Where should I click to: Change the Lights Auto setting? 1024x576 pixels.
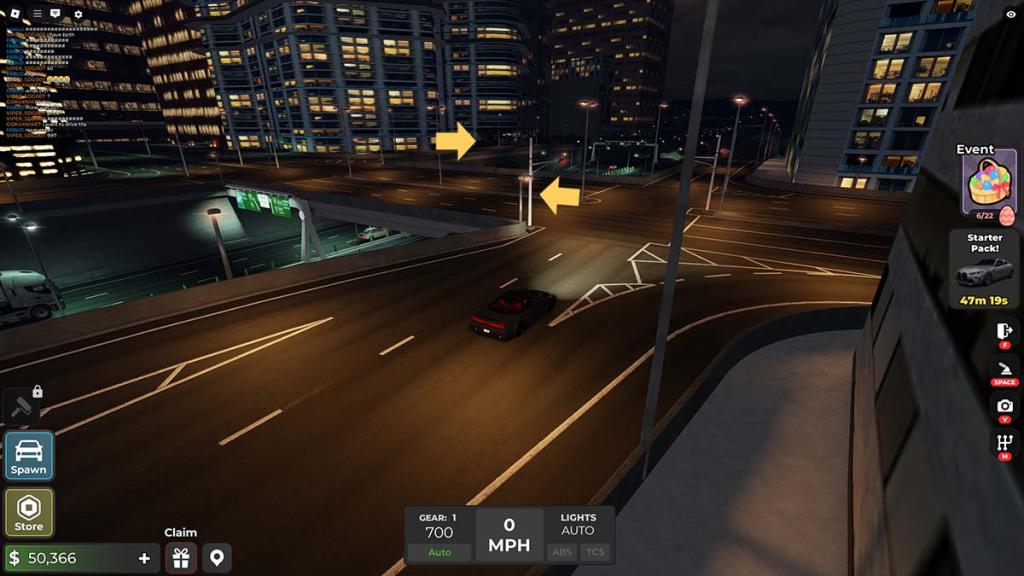tap(578, 530)
